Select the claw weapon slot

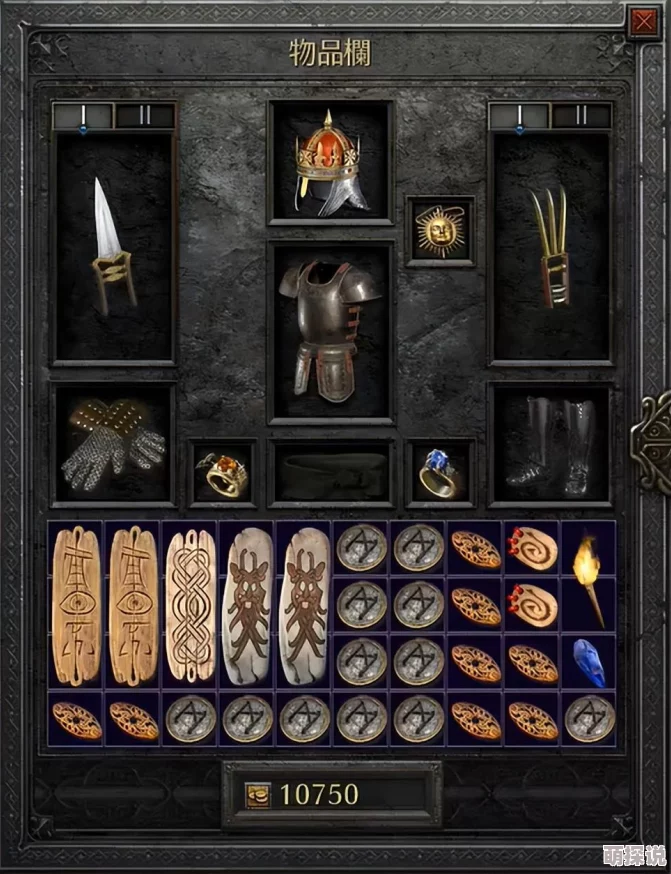[x=550, y=246]
